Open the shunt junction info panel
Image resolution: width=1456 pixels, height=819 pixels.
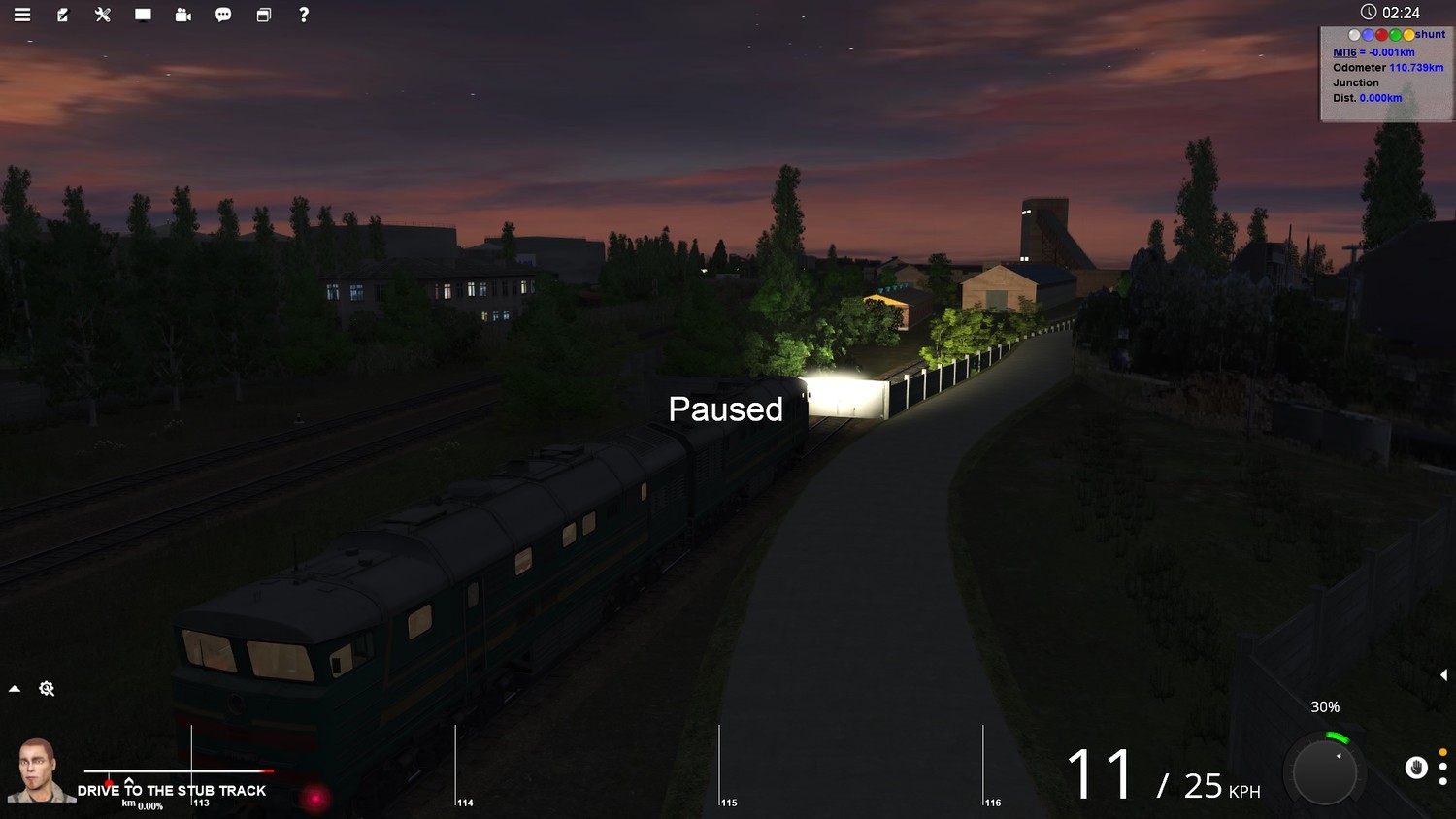tap(1386, 74)
